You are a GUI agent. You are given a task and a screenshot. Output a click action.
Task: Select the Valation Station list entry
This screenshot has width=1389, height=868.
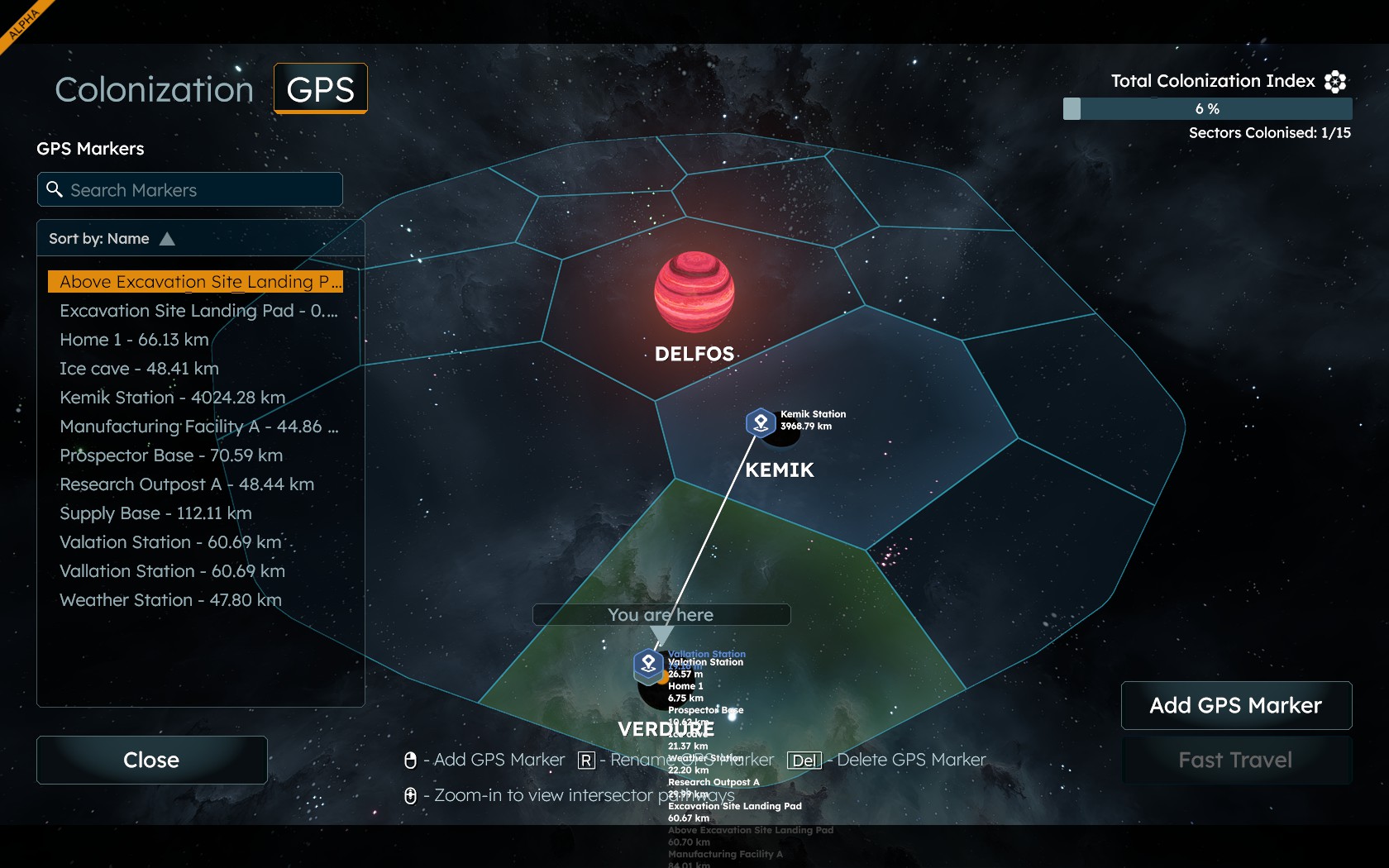(x=170, y=542)
